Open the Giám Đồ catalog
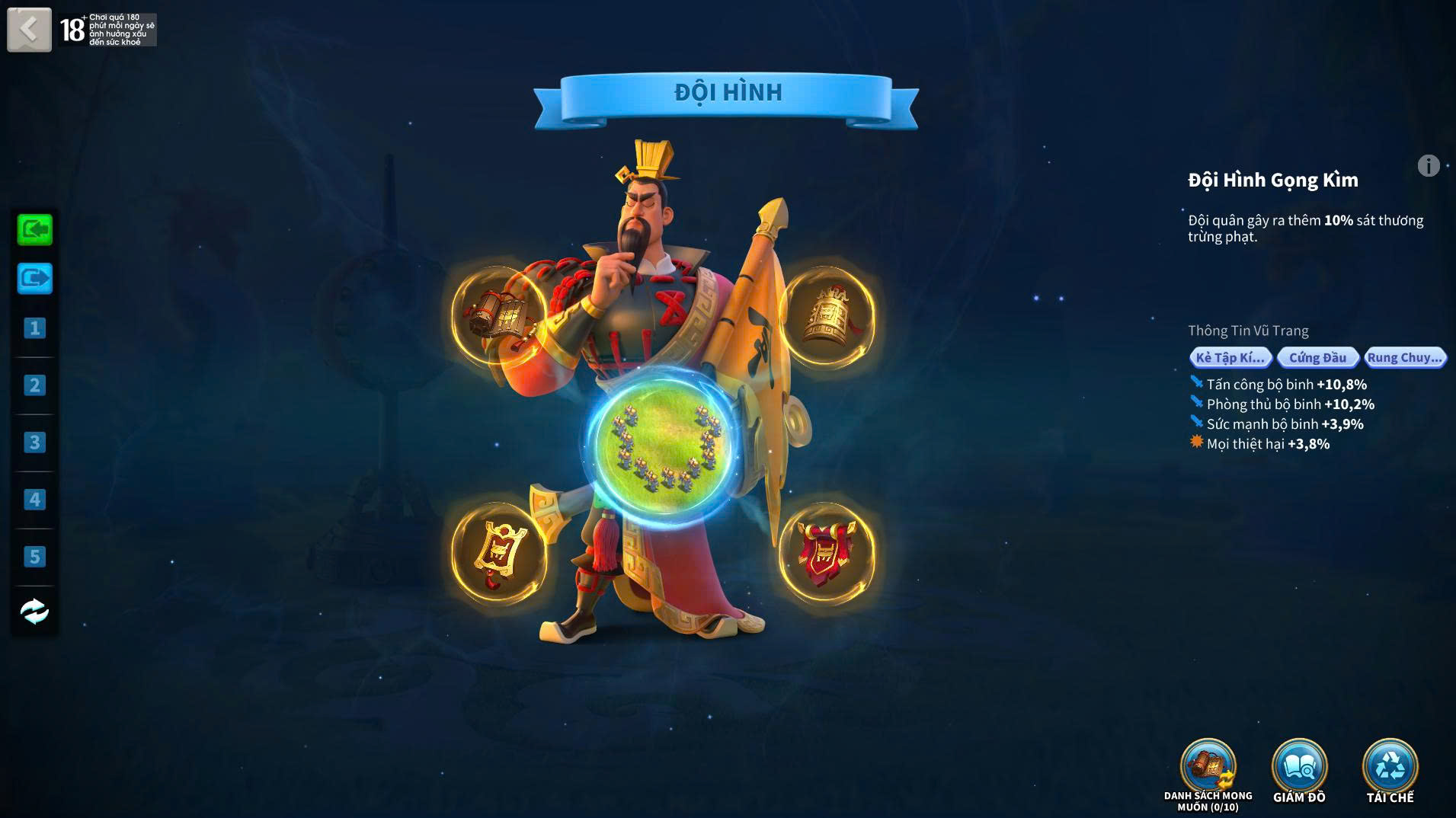The width and height of the screenshot is (1456, 818). point(1299,768)
